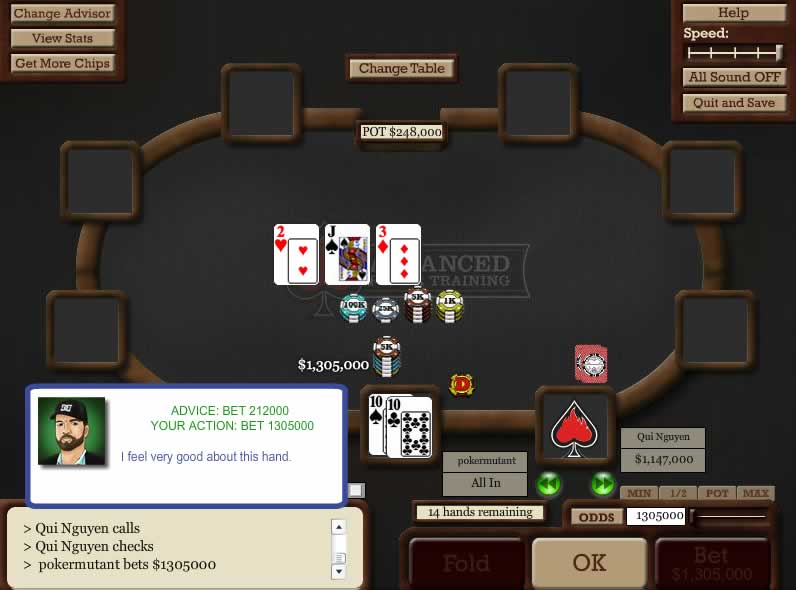Click the View Stats button
The image size is (796, 590).
coord(62,38)
